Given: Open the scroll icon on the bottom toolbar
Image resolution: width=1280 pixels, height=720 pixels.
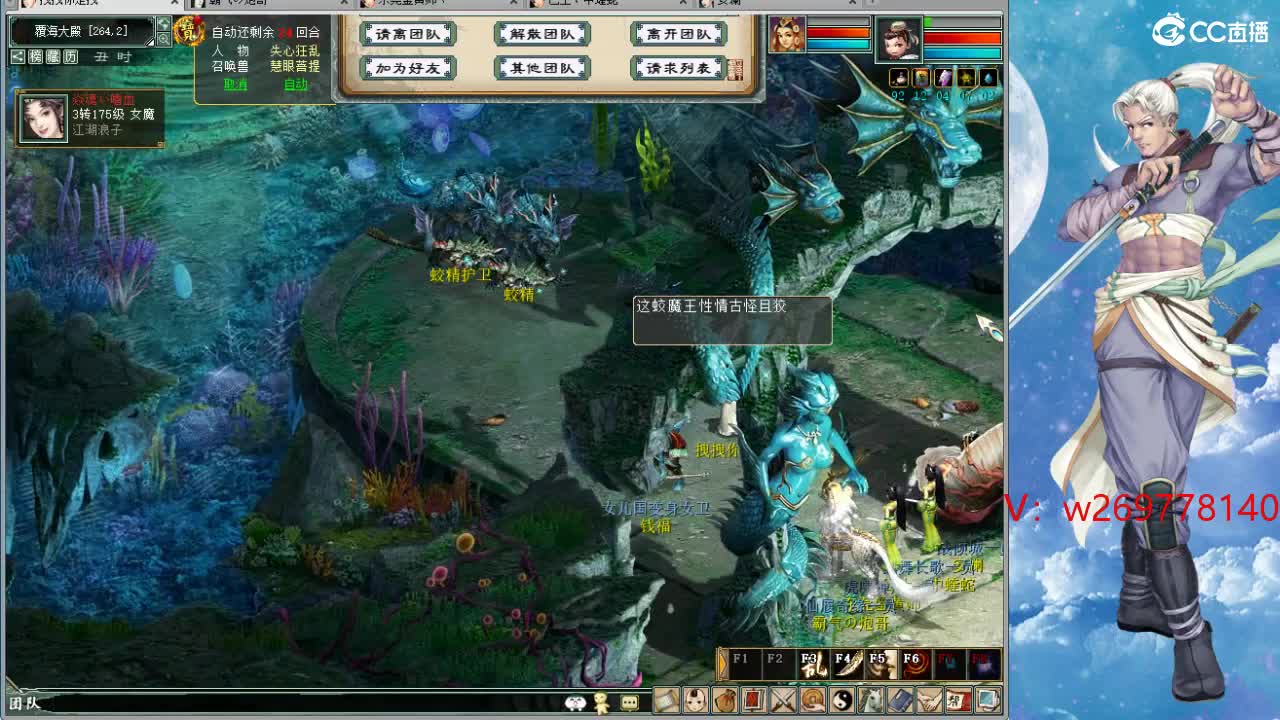Looking at the screenshot, I should tap(665, 701).
